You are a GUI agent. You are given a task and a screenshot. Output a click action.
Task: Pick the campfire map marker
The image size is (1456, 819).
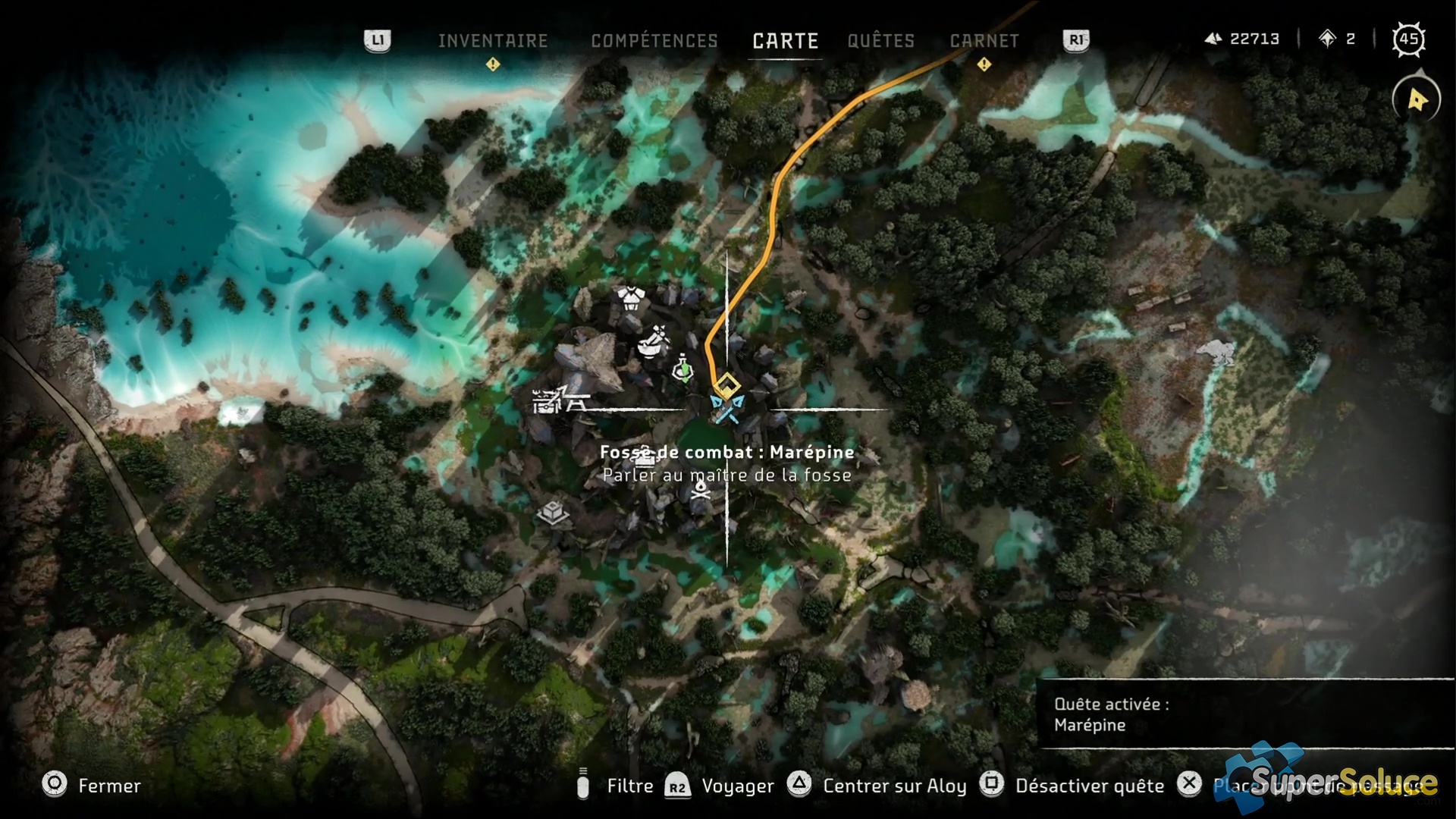coord(701,493)
